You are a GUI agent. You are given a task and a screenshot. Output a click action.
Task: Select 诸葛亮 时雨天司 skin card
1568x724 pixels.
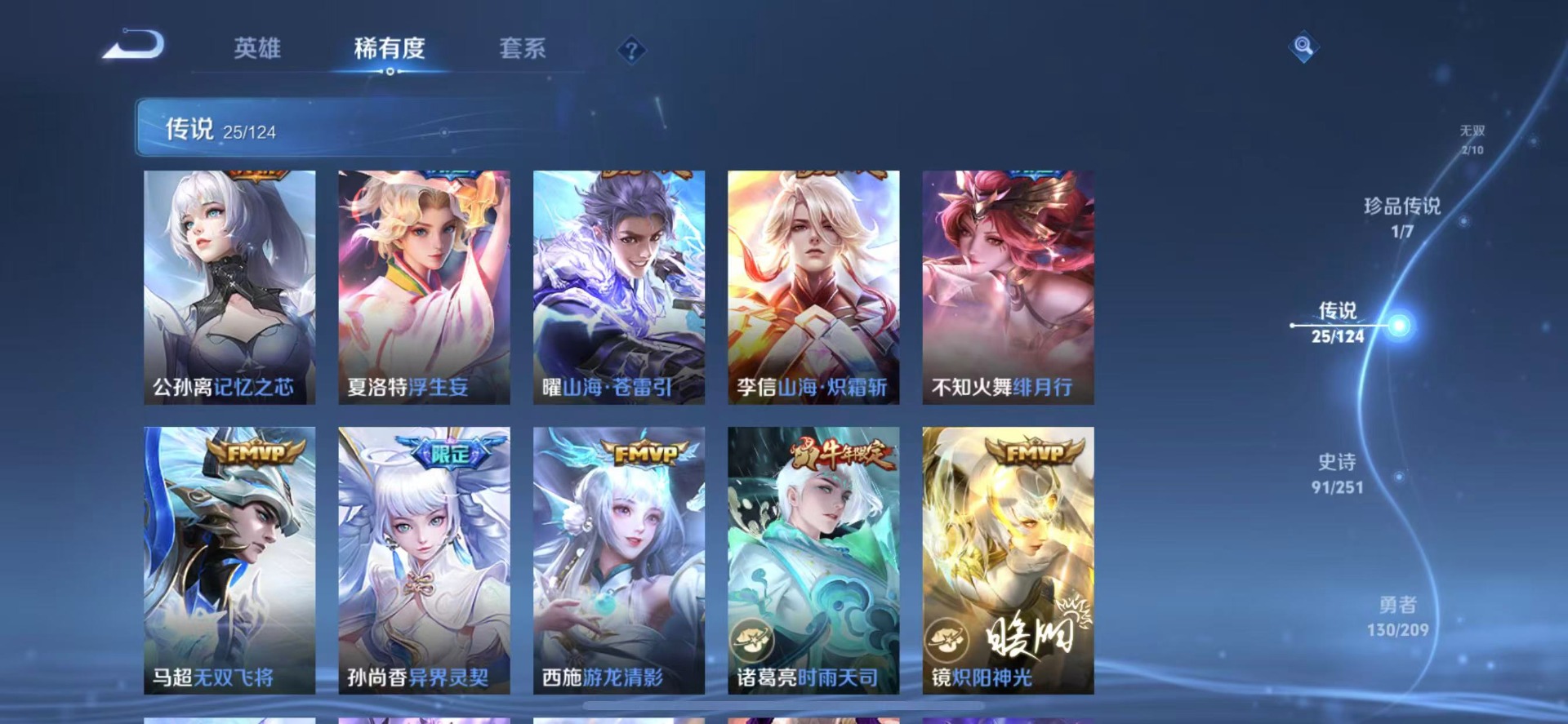click(x=813, y=560)
